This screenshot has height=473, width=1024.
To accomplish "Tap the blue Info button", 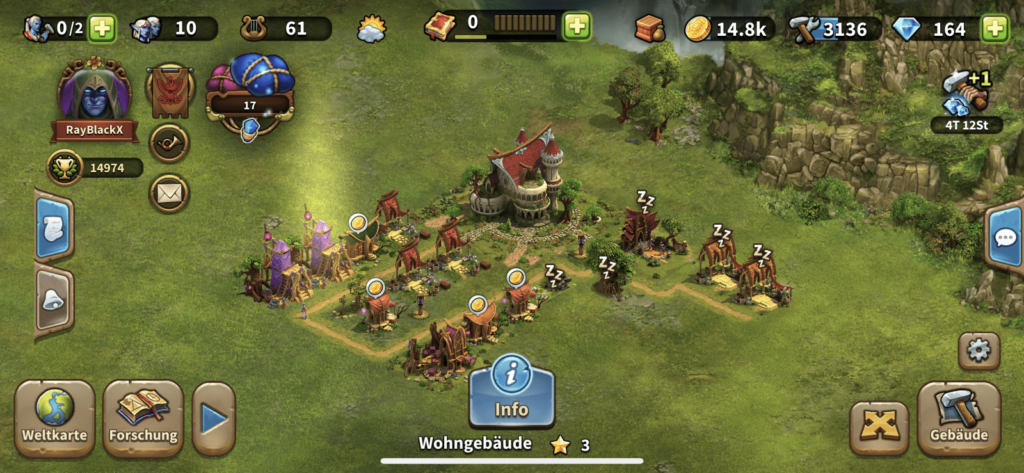I will [x=511, y=390].
